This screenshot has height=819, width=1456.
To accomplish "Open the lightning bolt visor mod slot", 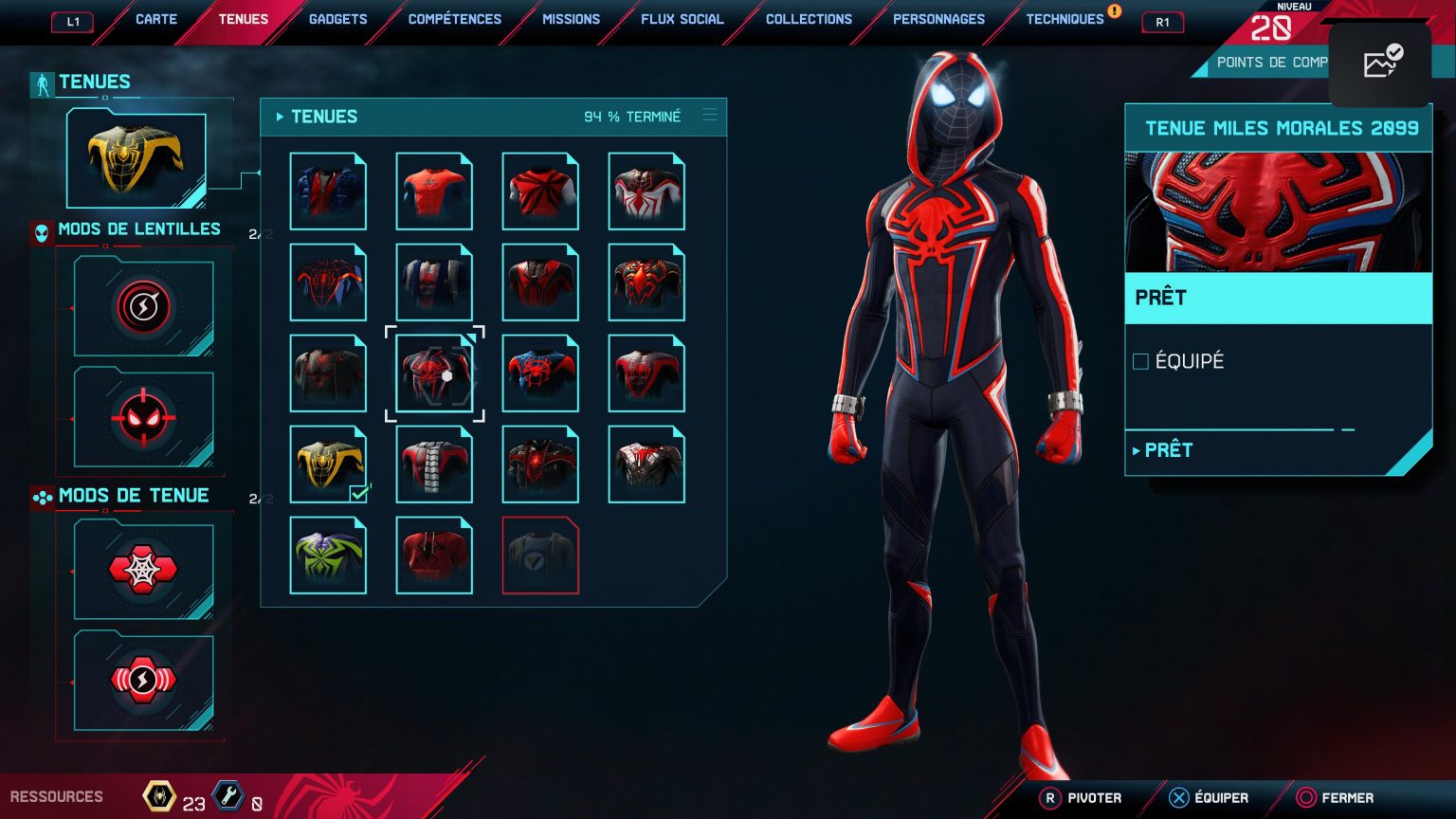I will pyautogui.click(x=143, y=307).
